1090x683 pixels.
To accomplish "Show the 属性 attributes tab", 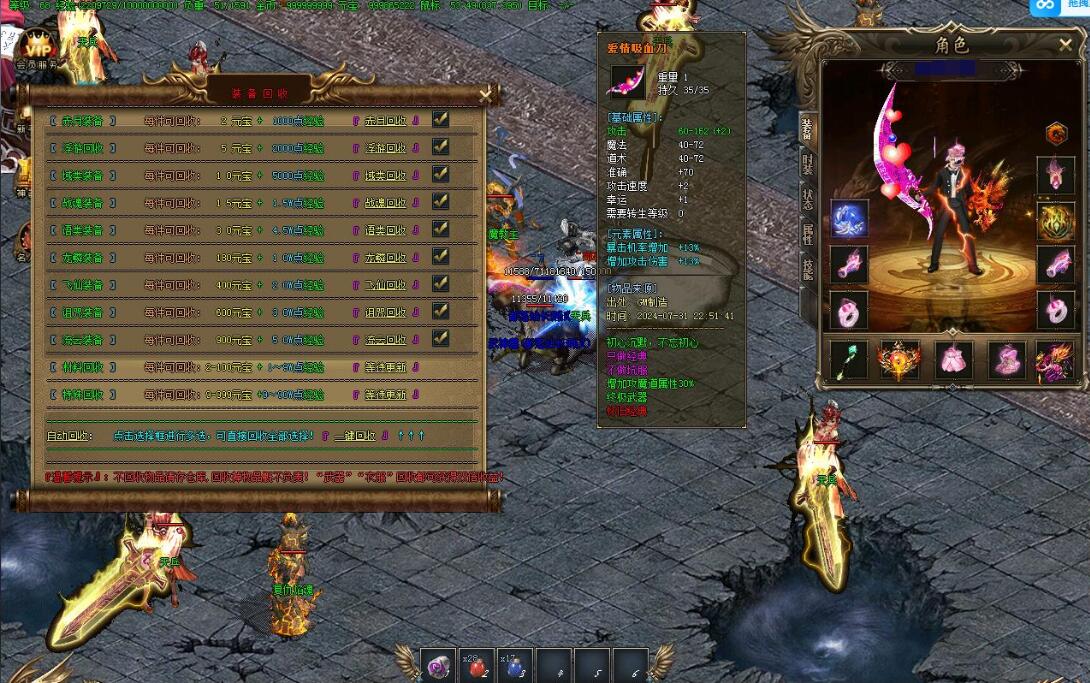I will tap(807, 235).
